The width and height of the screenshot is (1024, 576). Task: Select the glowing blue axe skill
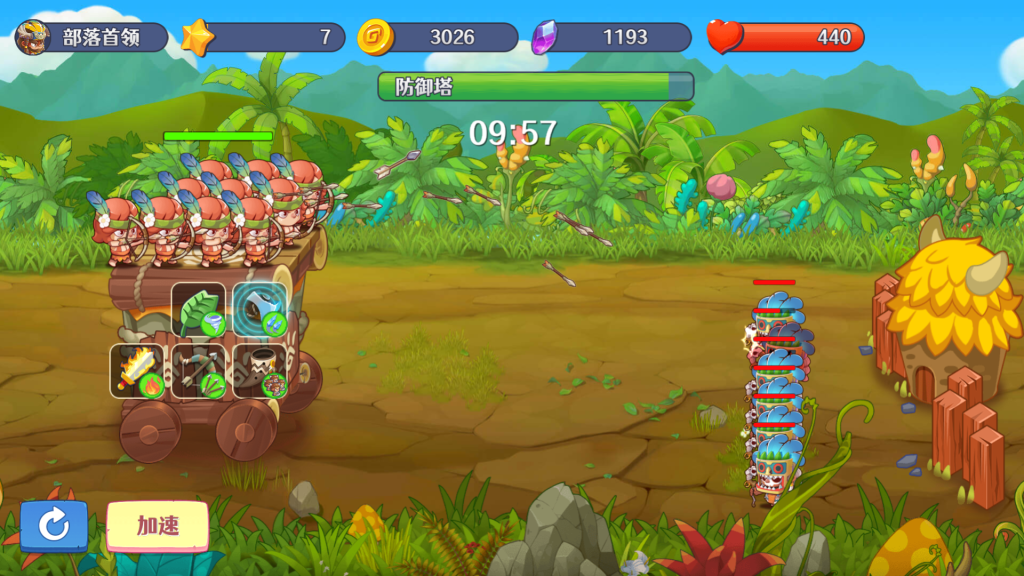[x=260, y=310]
